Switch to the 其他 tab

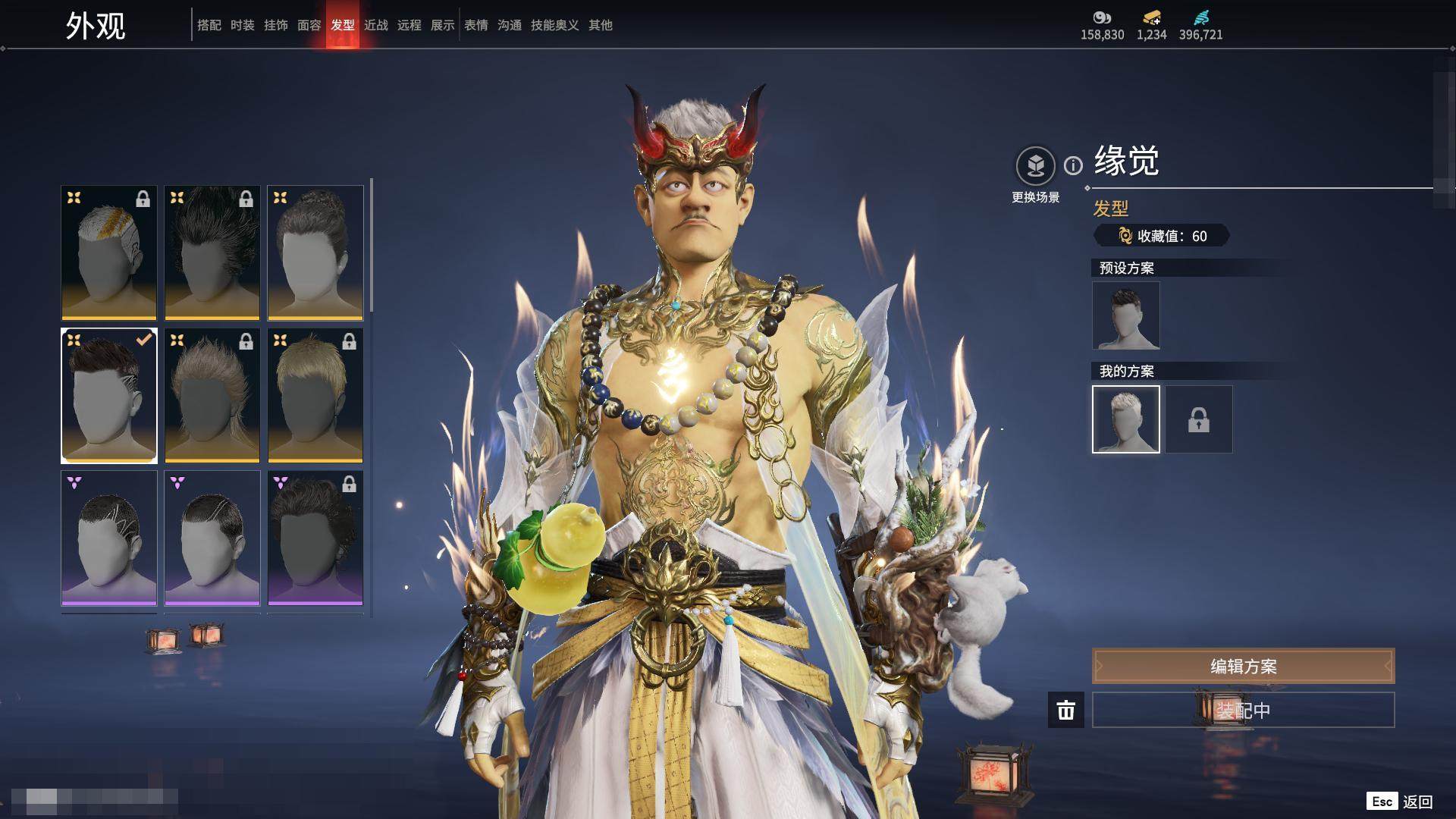[601, 25]
